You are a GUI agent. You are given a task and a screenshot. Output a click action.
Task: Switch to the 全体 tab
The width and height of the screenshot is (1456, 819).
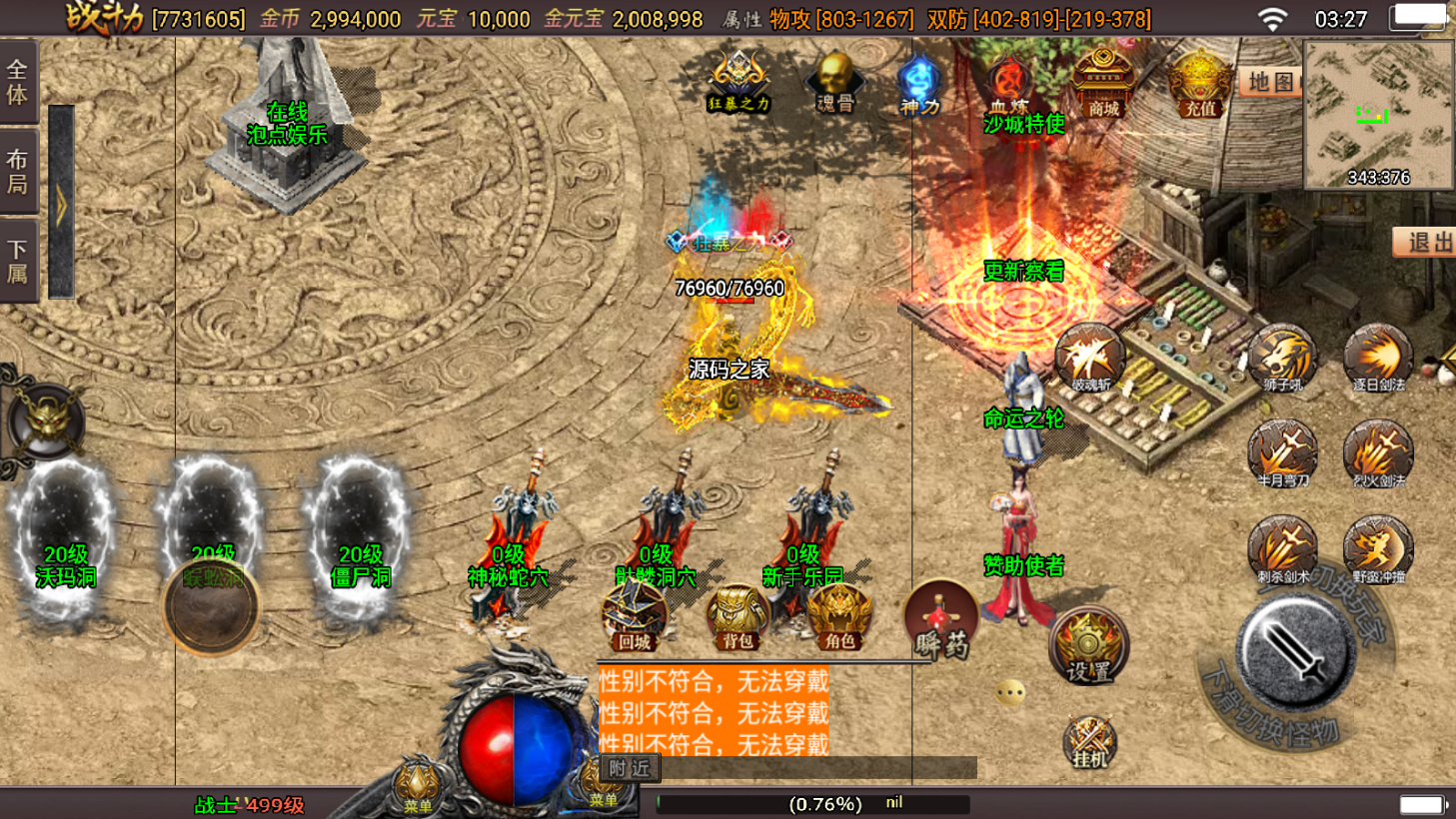[x=18, y=82]
